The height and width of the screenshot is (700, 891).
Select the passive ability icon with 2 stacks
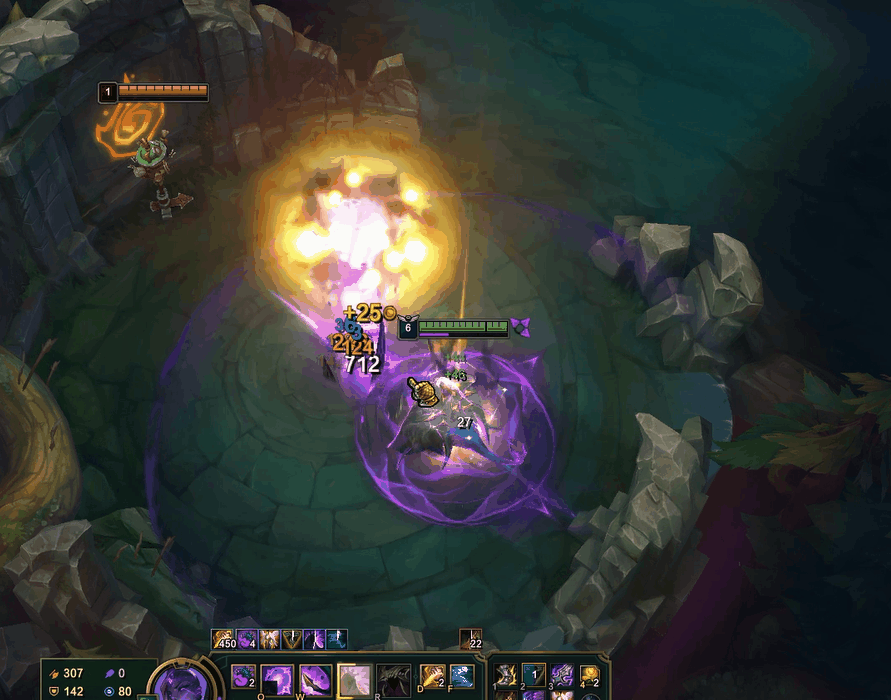click(243, 677)
